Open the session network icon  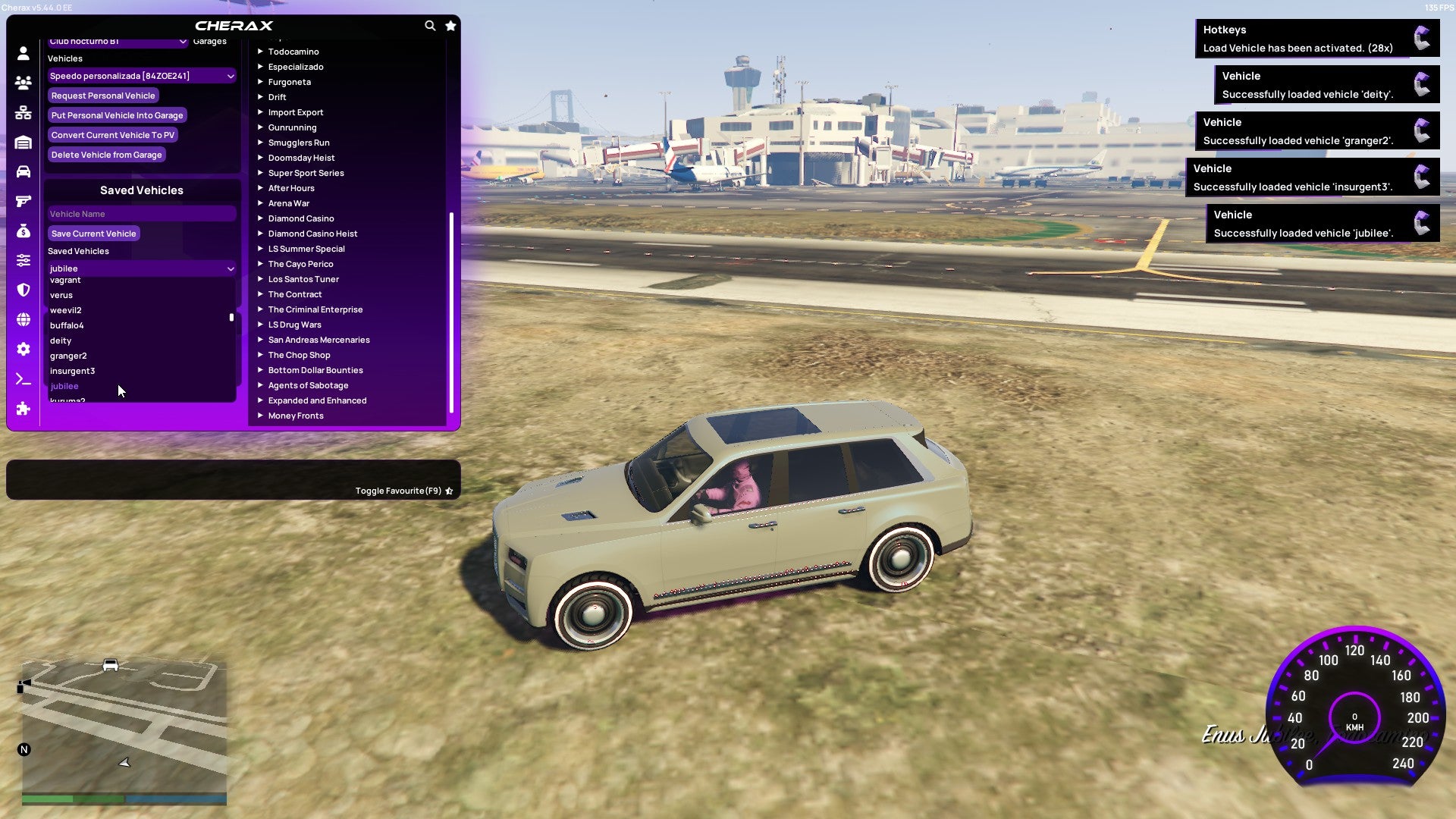pyautogui.click(x=23, y=112)
